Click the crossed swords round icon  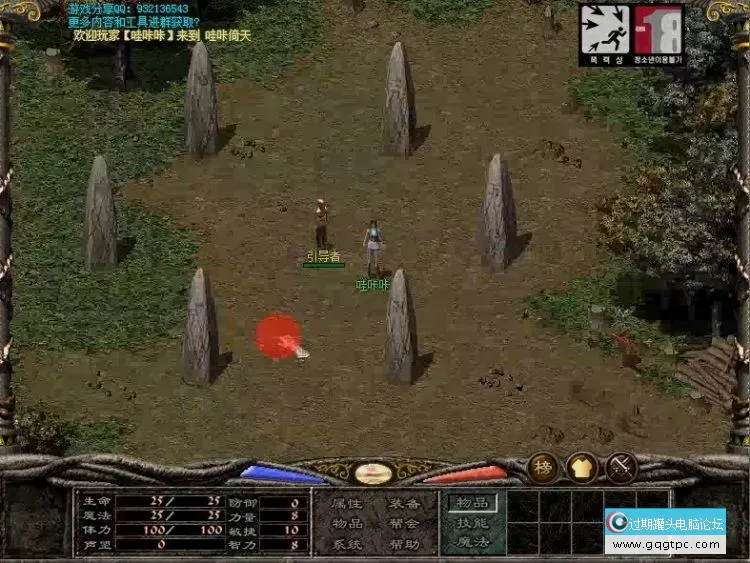coord(622,468)
